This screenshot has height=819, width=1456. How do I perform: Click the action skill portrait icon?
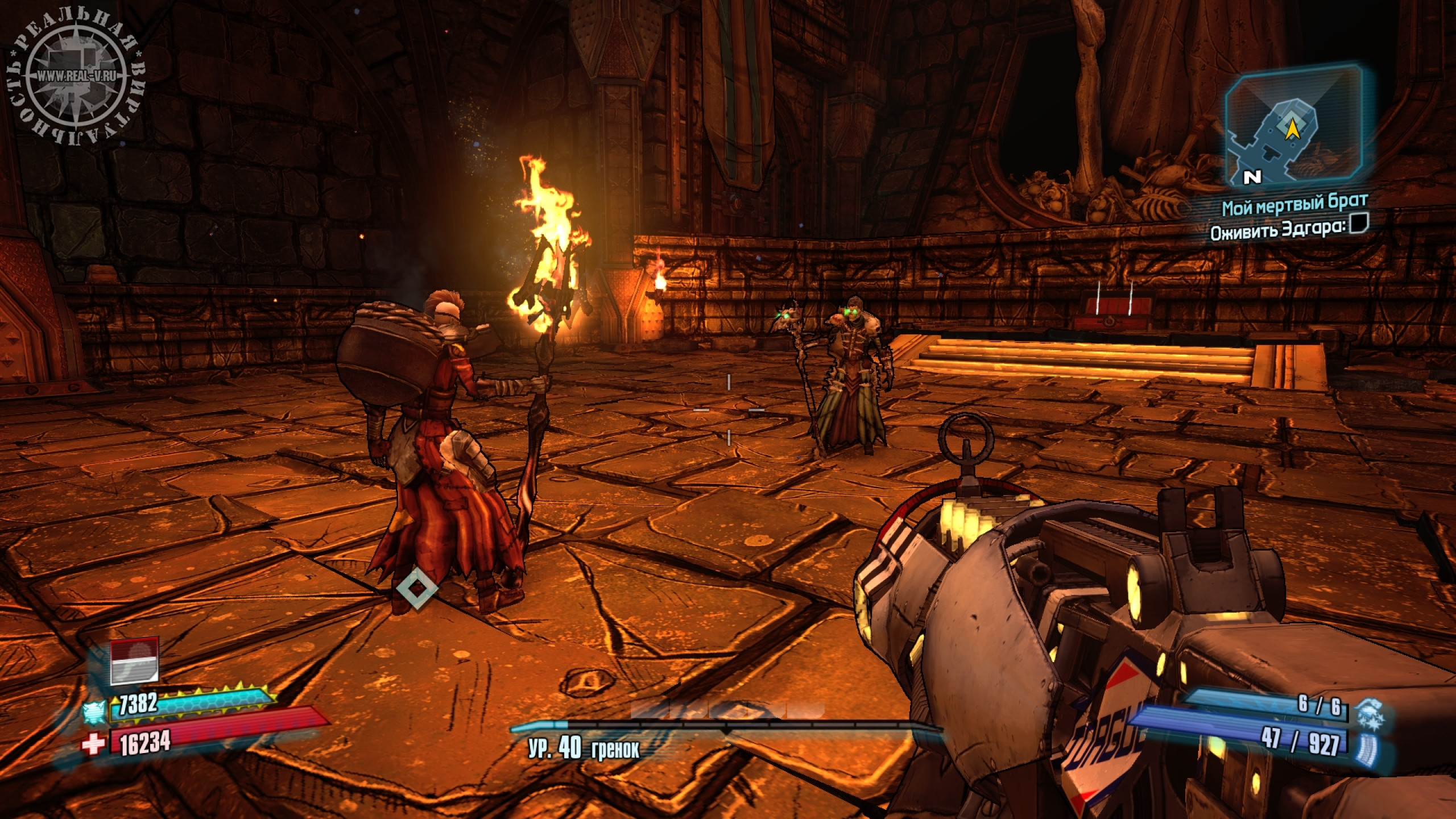pos(134,661)
